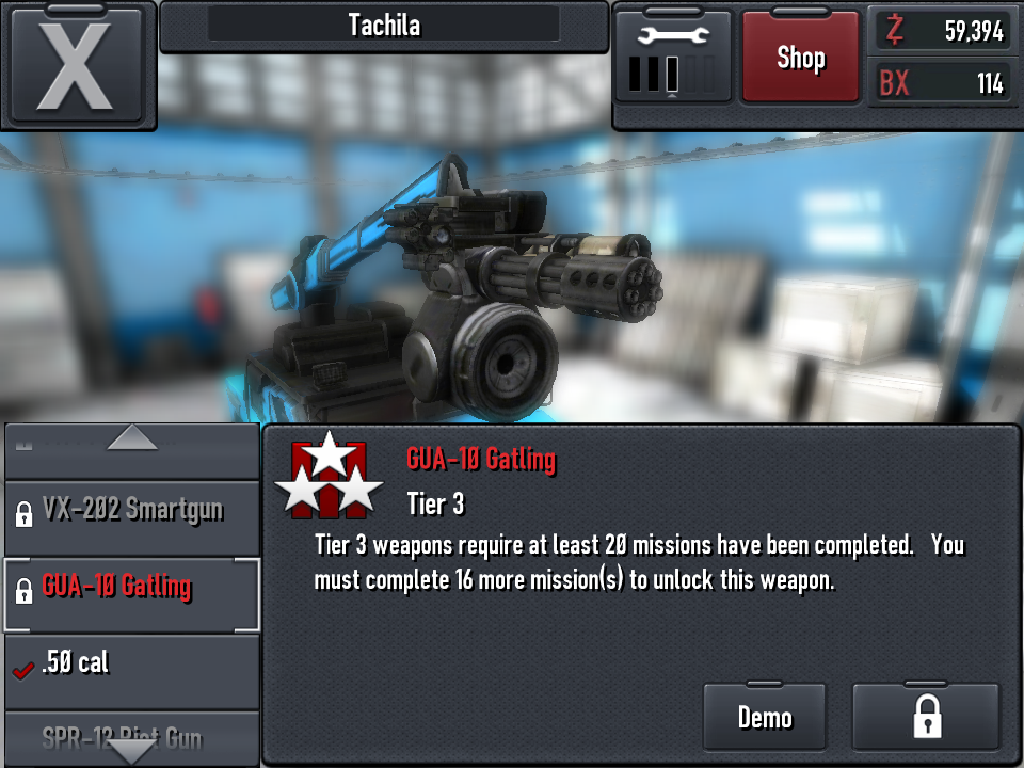
Task: Select the VX-202 Smartgun weapon
Action: coord(132,512)
